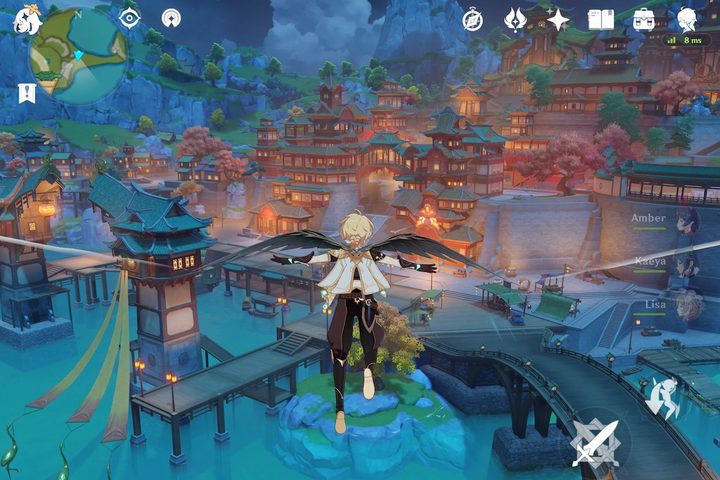This screenshot has height=480, width=720.
Task: Open the character screen icon
Action: click(688, 19)
